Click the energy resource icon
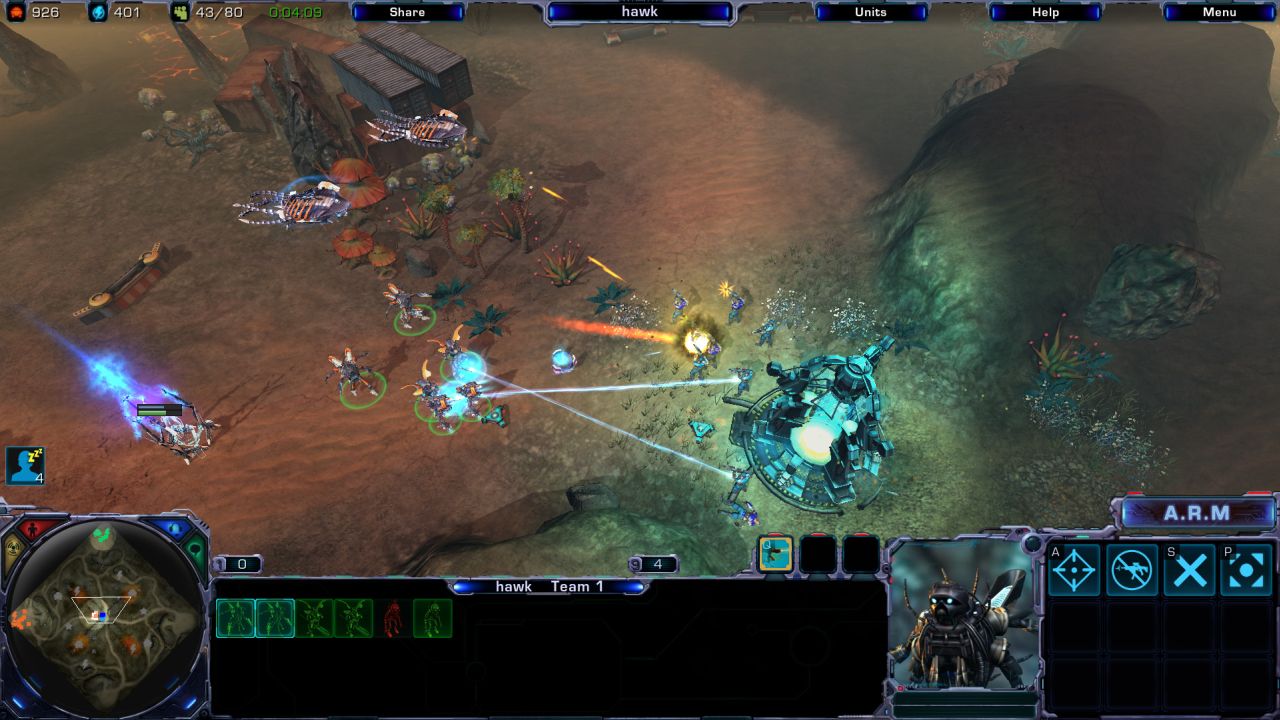 pos(98,12)
